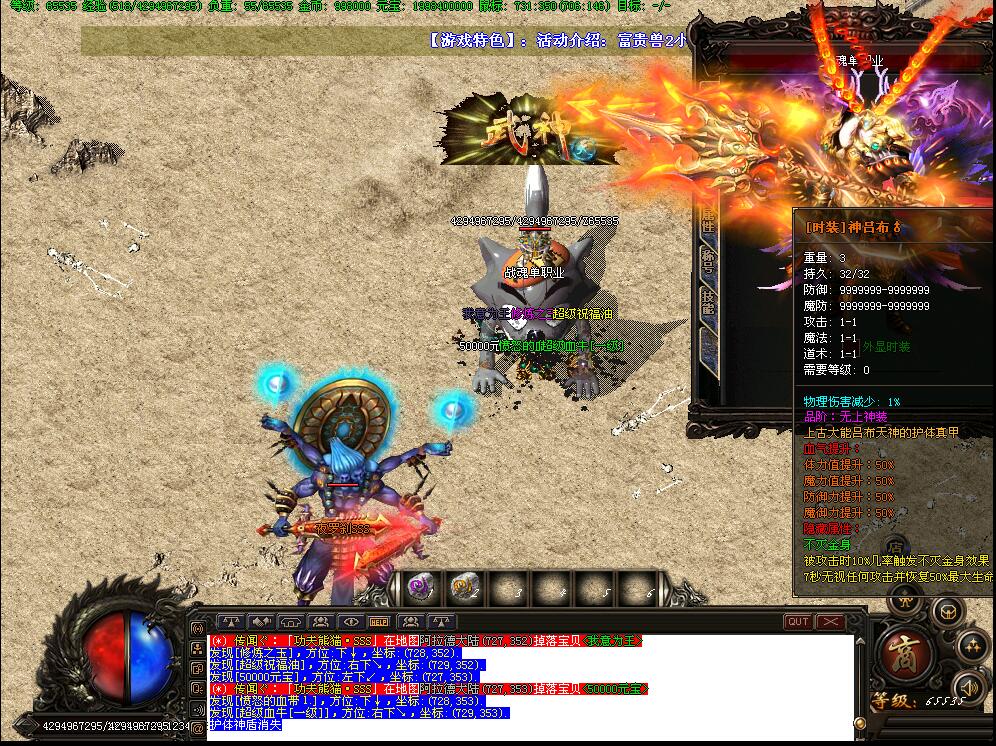Screen dimensions: 996x746
Task: Open the 属性 attributes tab
Action: pos(708,222)
